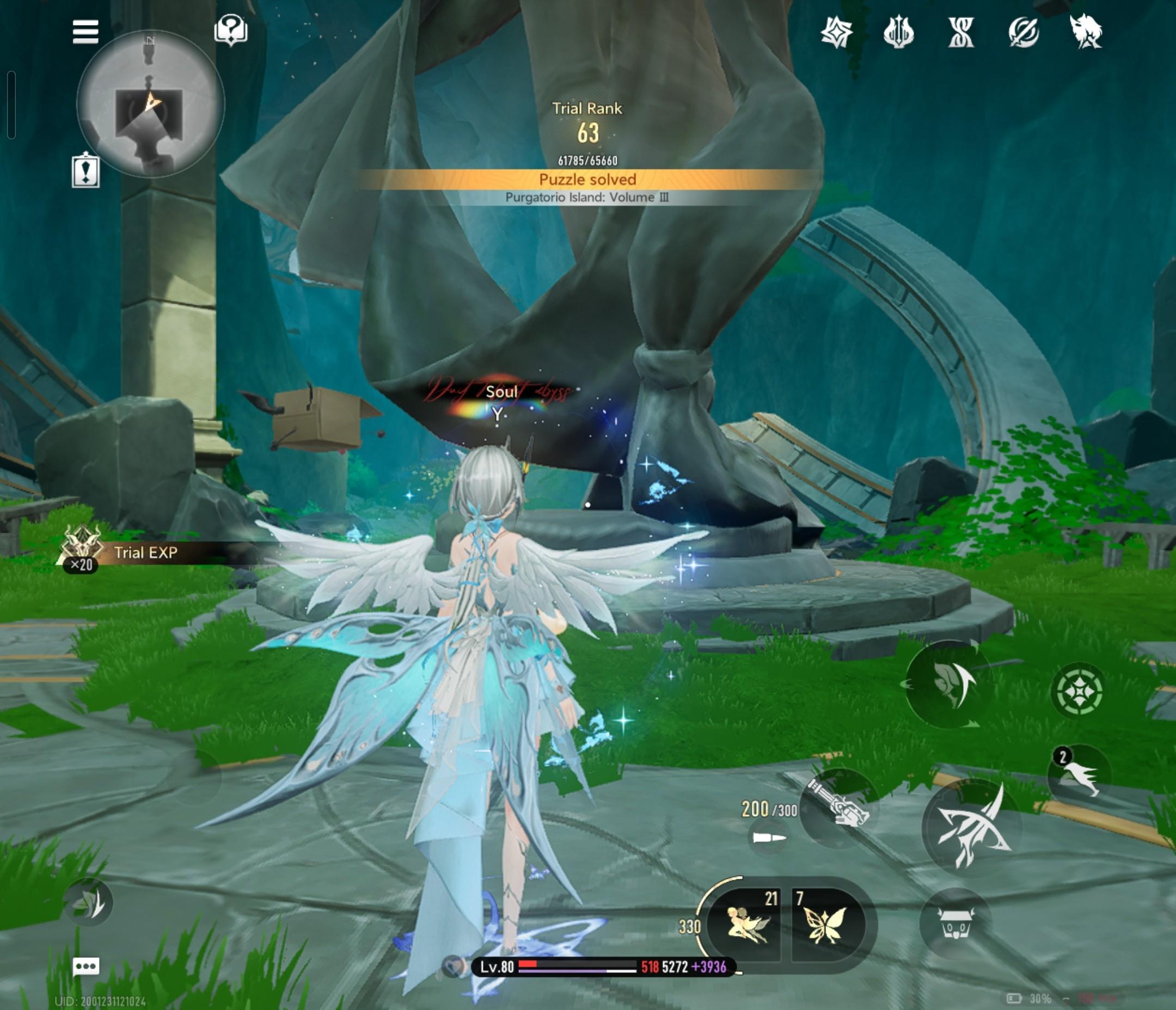Image resolution: width=1176 pixels, height=1010 pixels.
Task: Select the hourglass-shaped top bar icon
Action: [961, 32]
